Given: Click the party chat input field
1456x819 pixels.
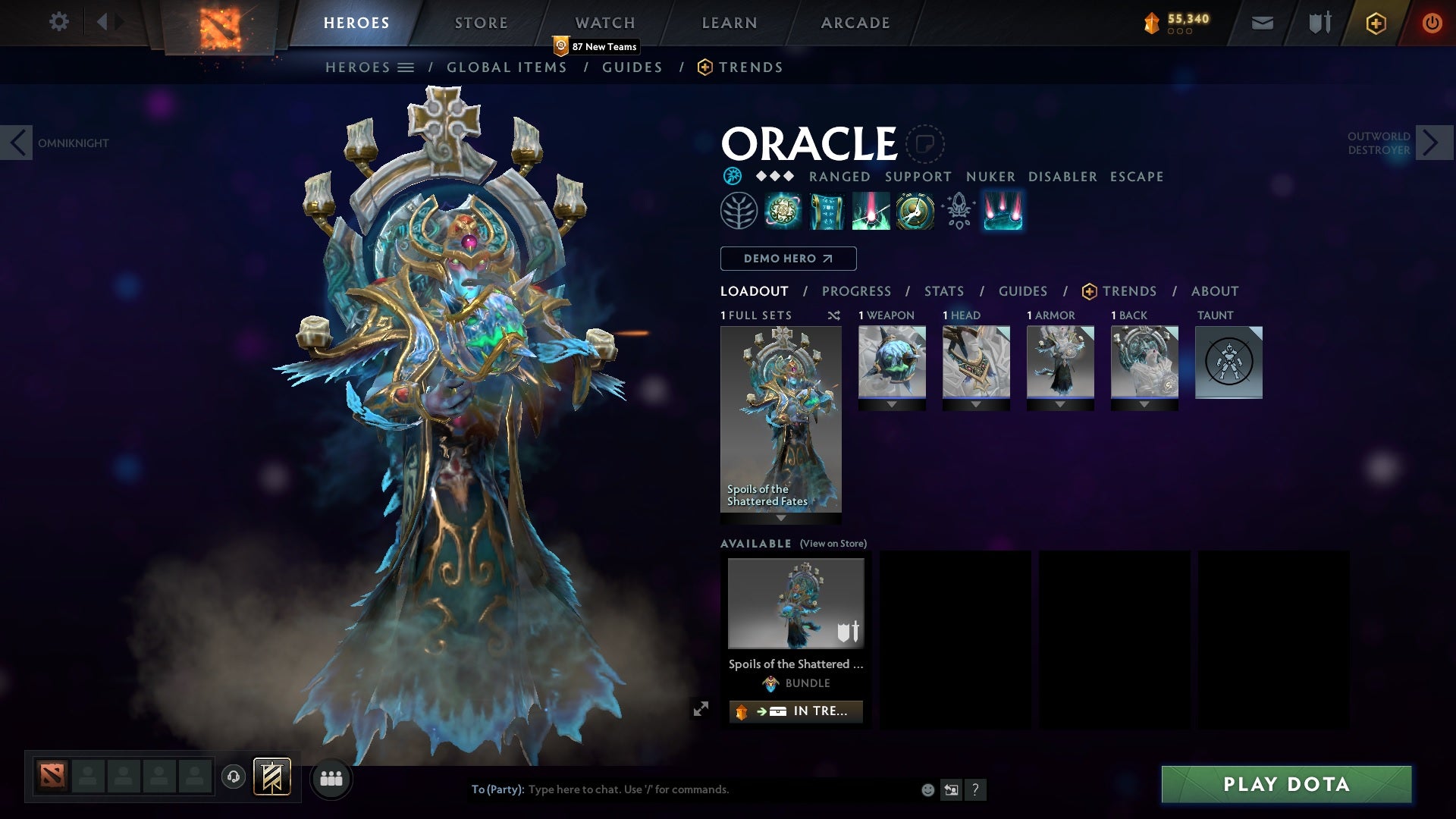Looking at the screenshot, I should pos(682,789).
